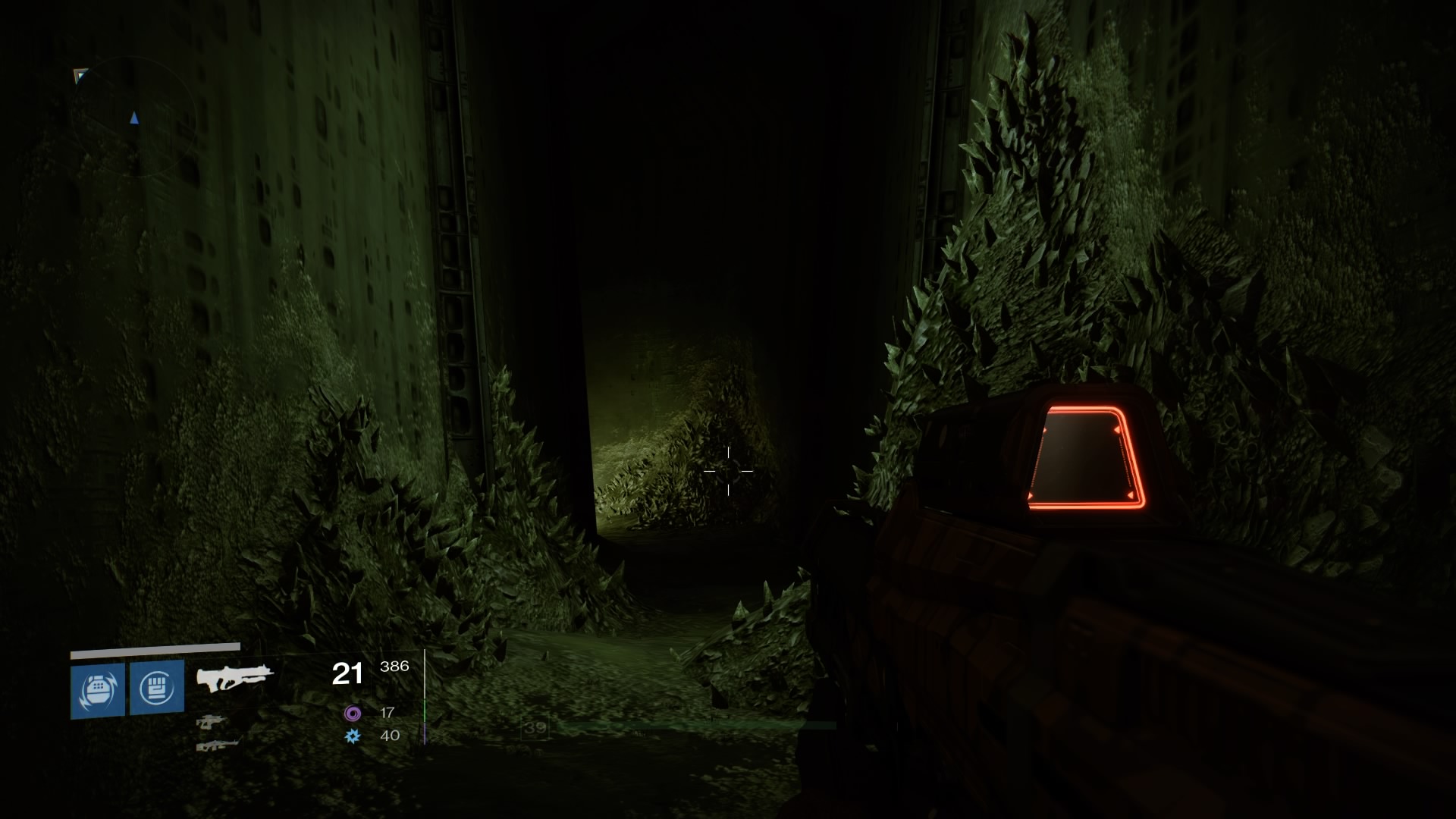
Task: Click the purple void ammo swirl icon
Action: point(353,713)
